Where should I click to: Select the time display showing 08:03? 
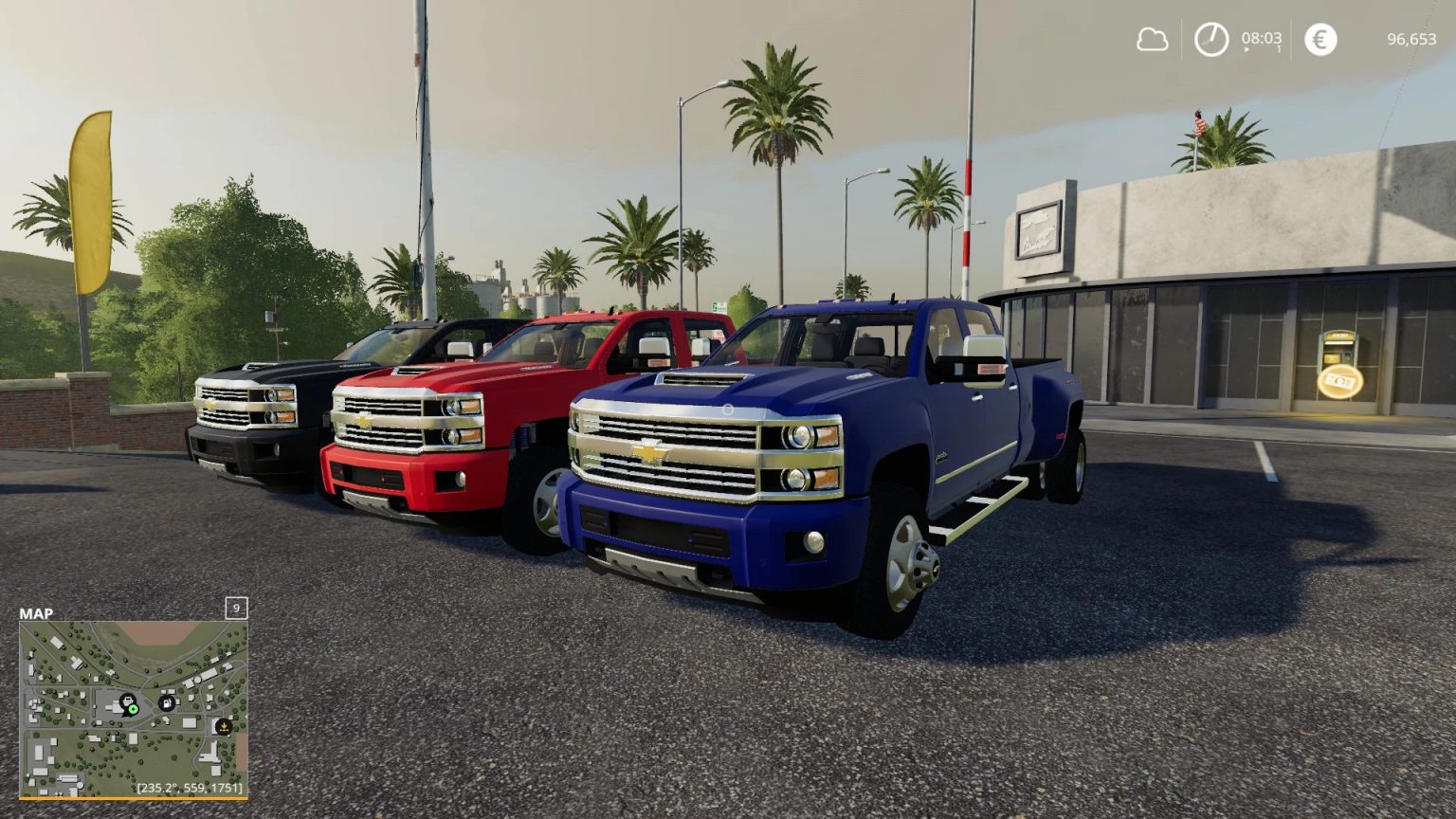coord(1262,39)
